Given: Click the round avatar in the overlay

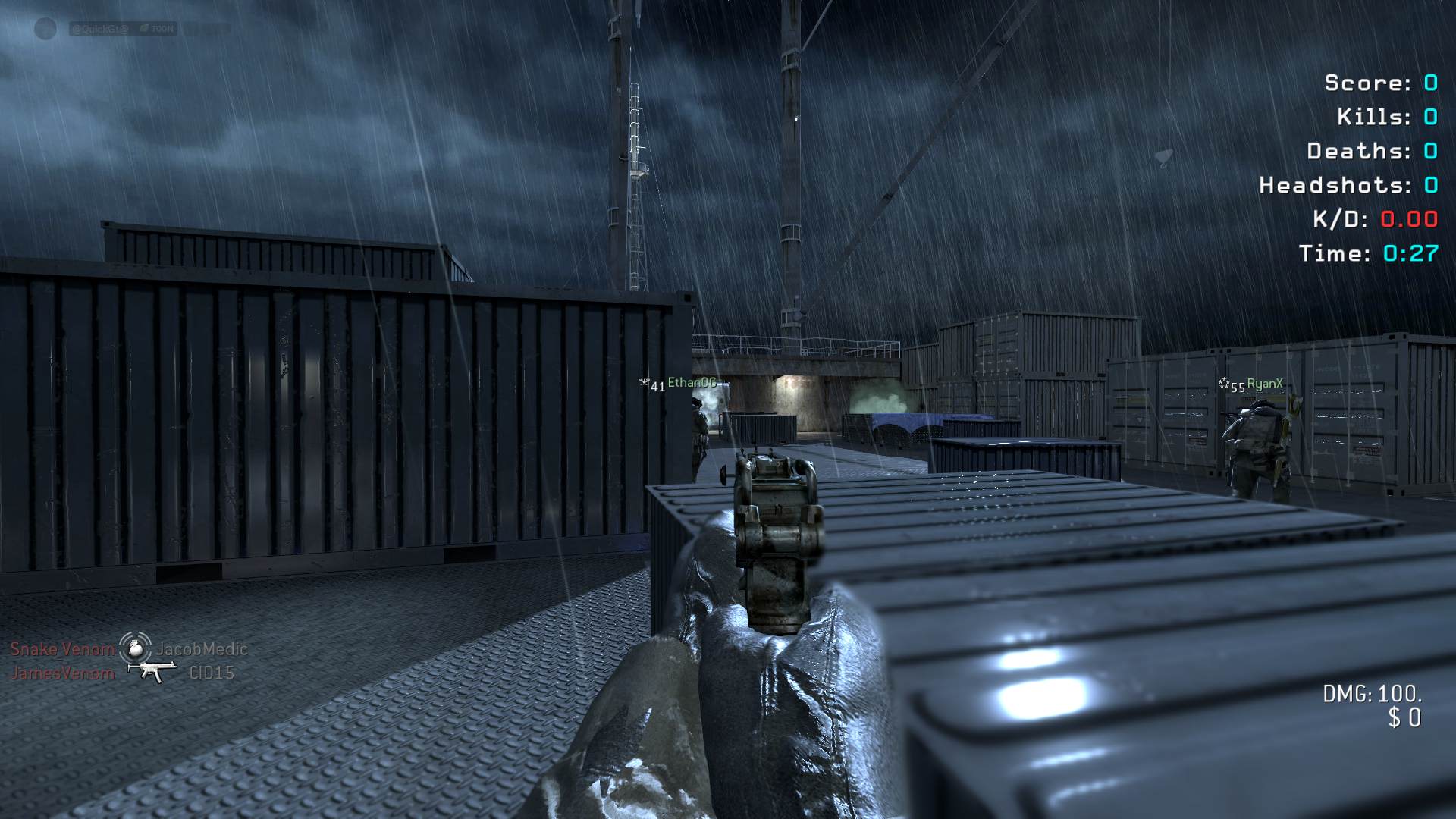Looking at the screenshot, I should tap(45, 29).
